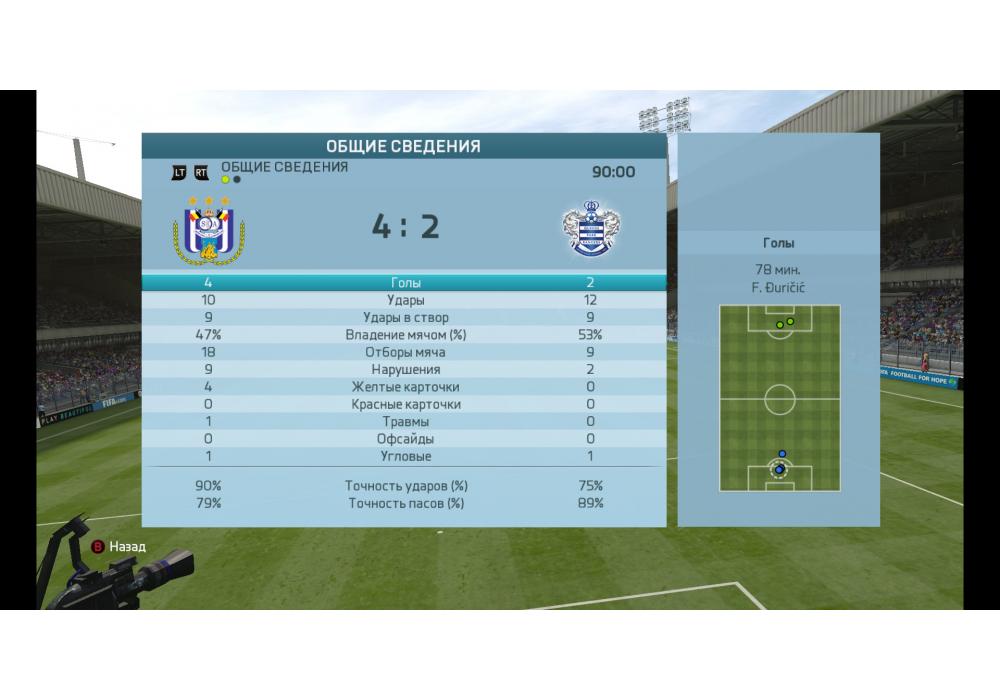Select the highlighted Голы stats row
Image resolution: width=1000 pixels, height=700 pixels.
click(404, 283)
